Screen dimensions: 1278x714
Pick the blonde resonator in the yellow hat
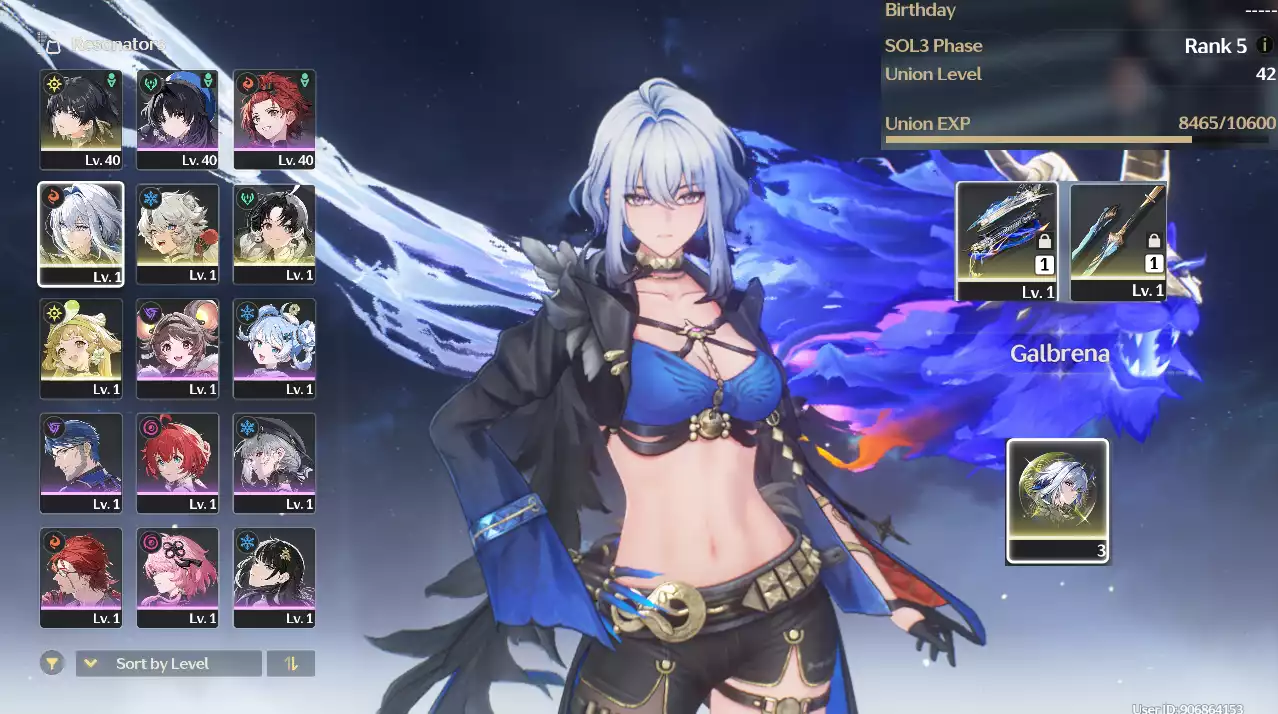81,348
